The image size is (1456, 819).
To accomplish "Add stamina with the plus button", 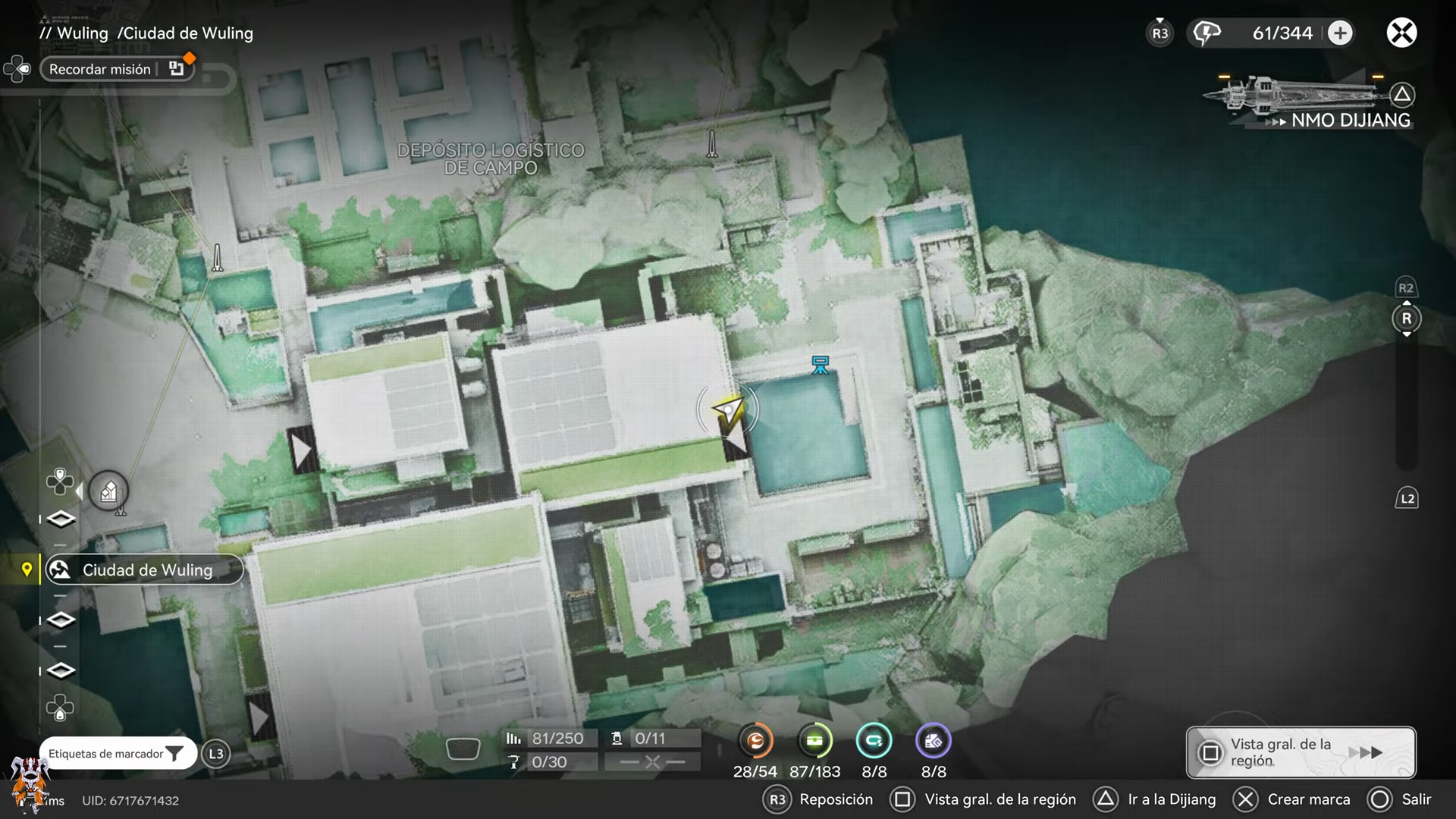I will tap(1340, 33).
